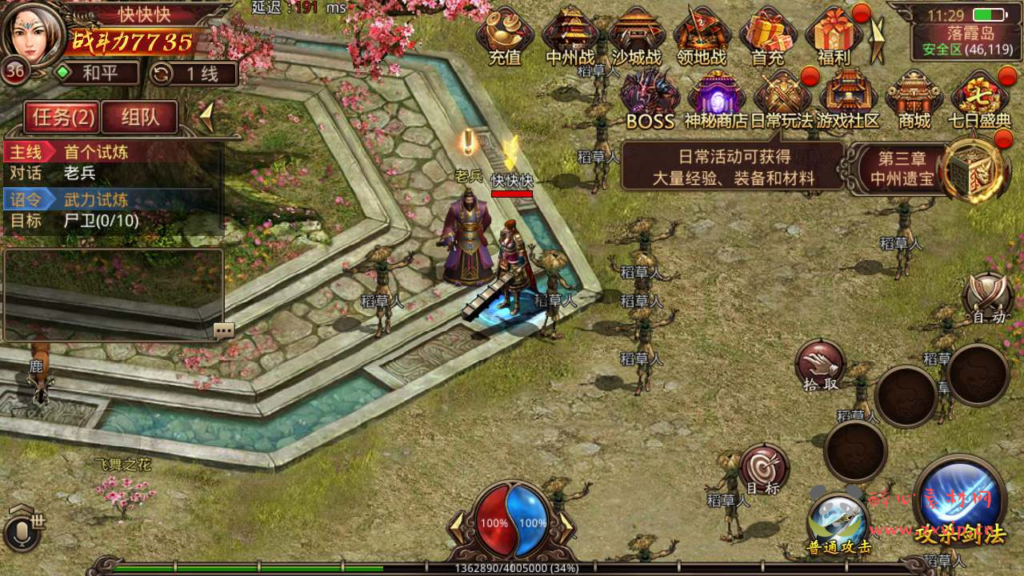Change the 1线 server line
Viewport: 1024px width, 576px height.
tap(194, 73)
